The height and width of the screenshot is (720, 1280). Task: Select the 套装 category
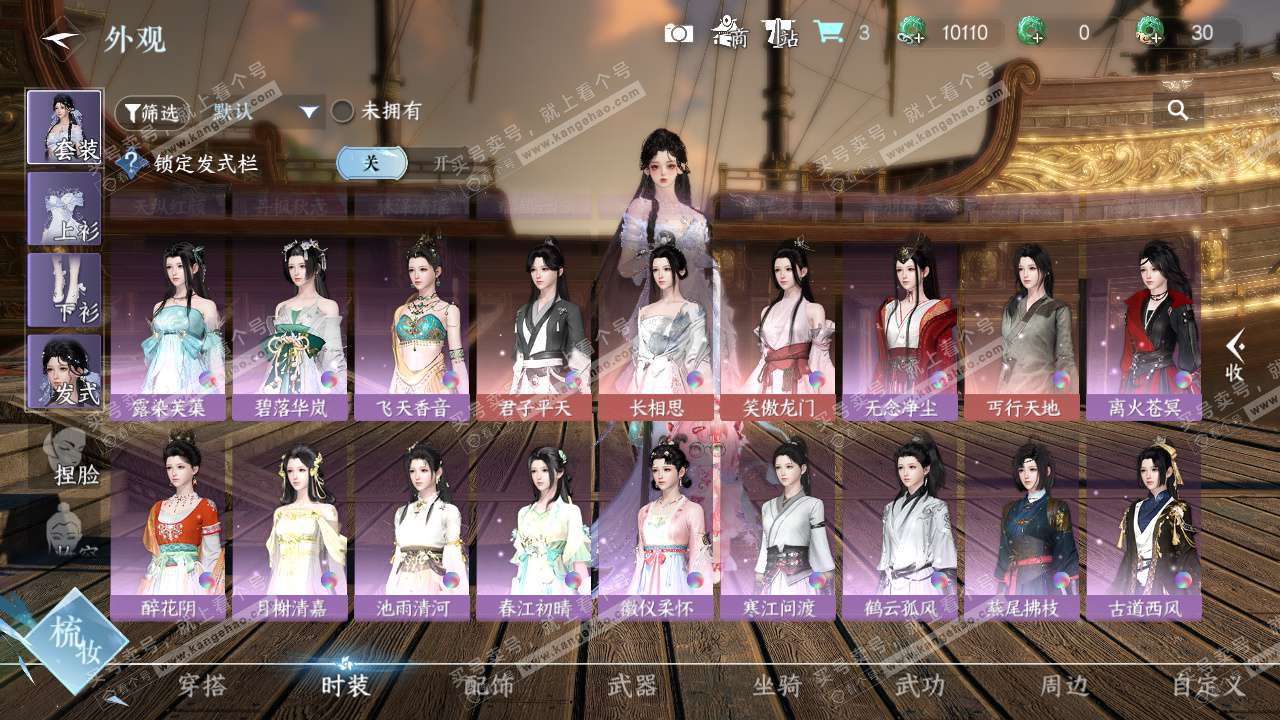64,127
